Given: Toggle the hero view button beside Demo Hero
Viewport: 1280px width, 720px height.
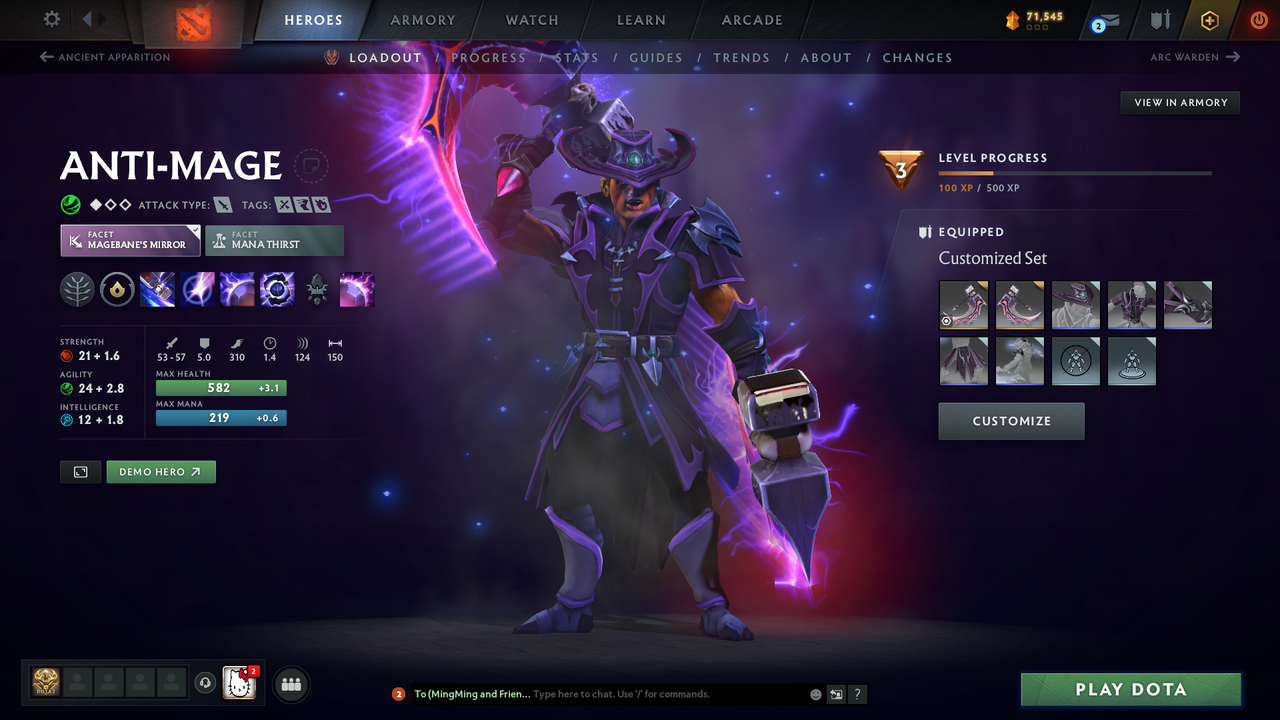Looking at the screenshot, I should click(80, 471).
